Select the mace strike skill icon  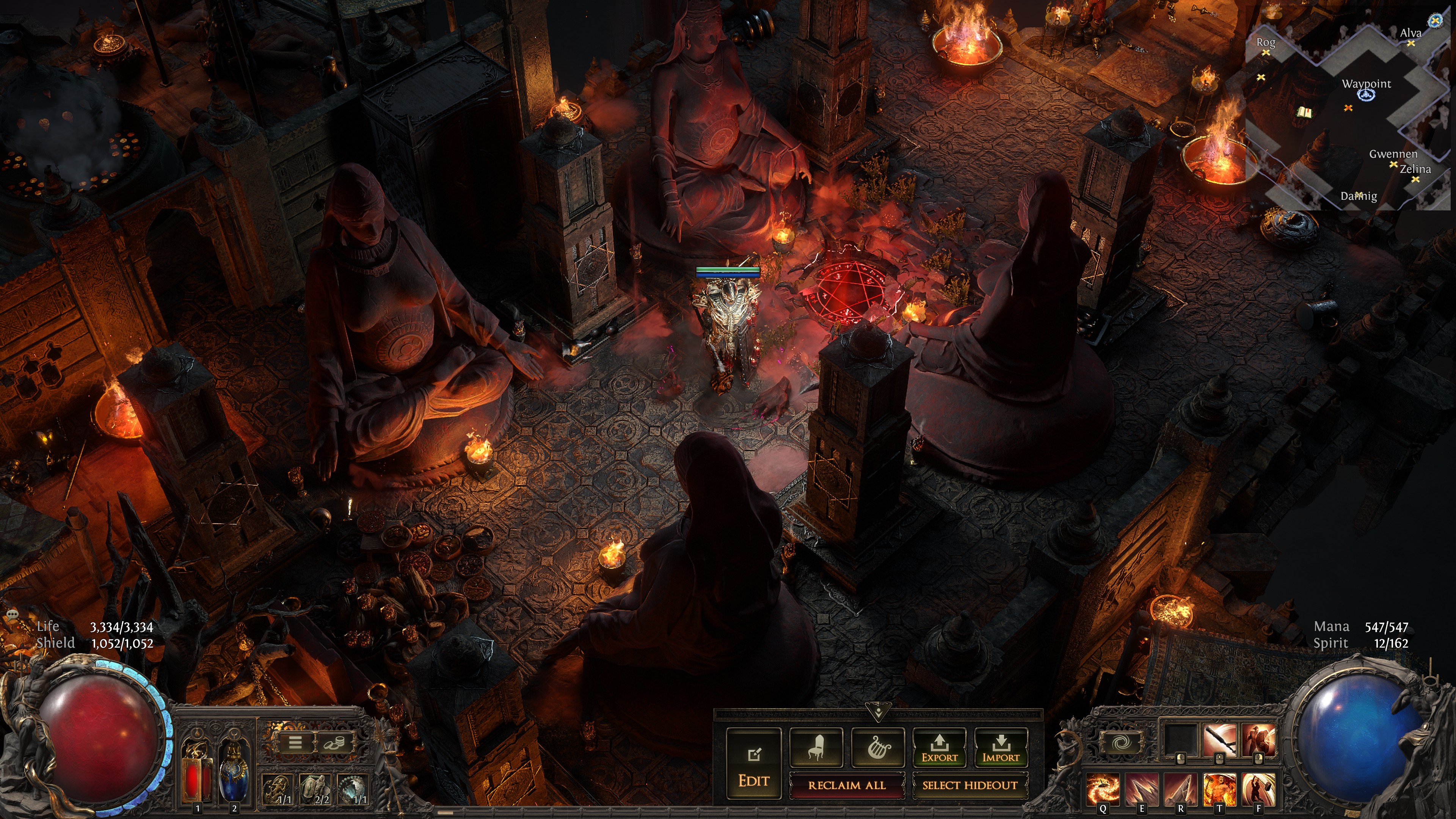[x=1219, y=741]
